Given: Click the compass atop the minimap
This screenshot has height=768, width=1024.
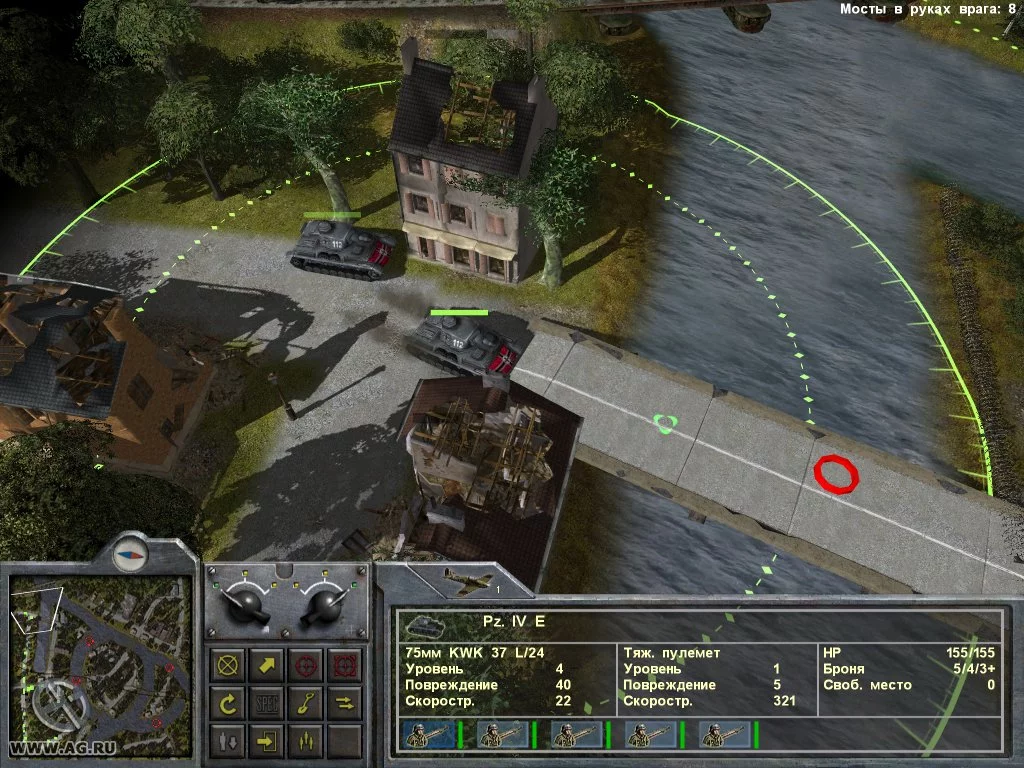Looking at the screenshot, I should (130, 552).
